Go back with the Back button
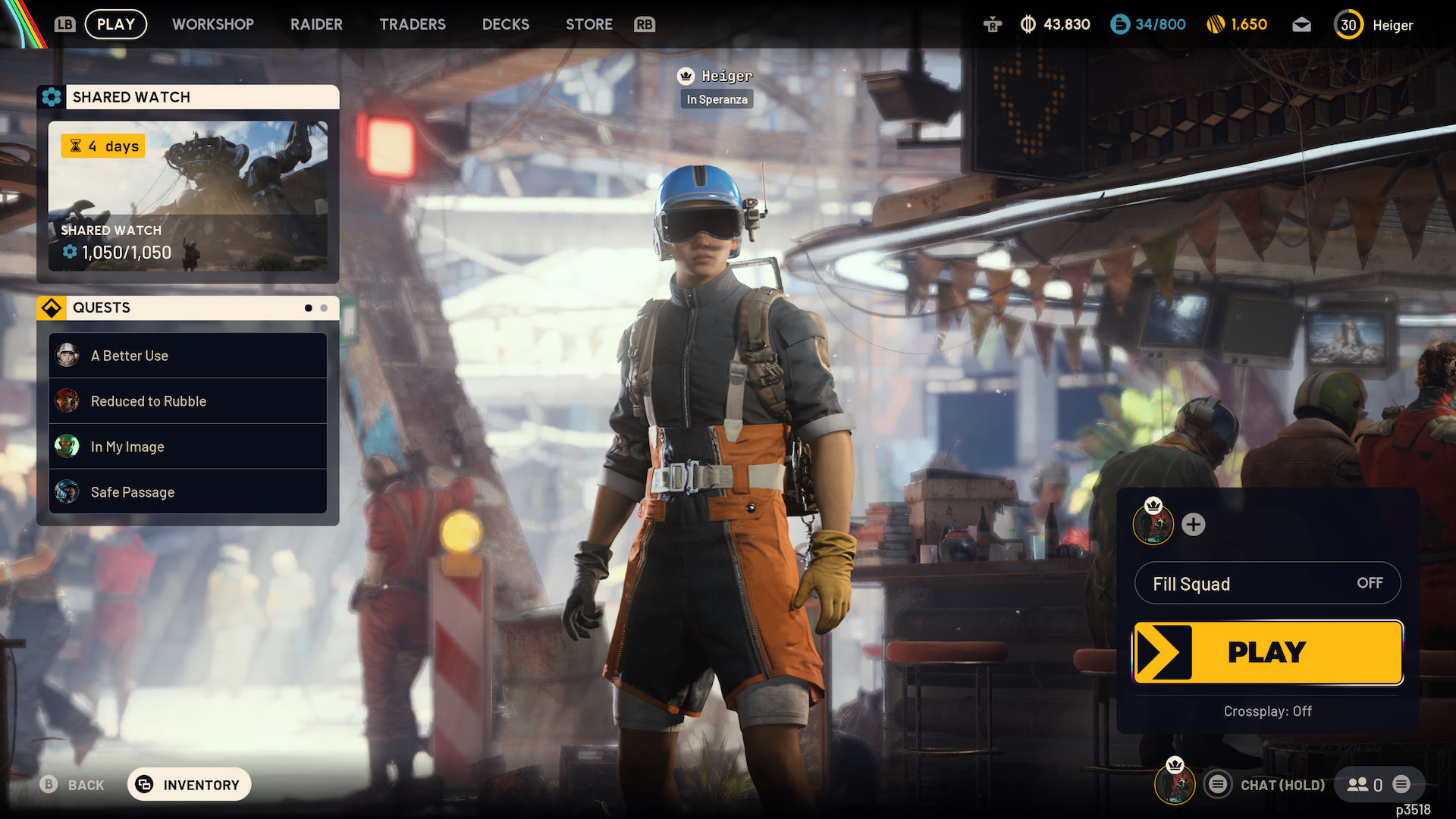 [x=73, y=785]
